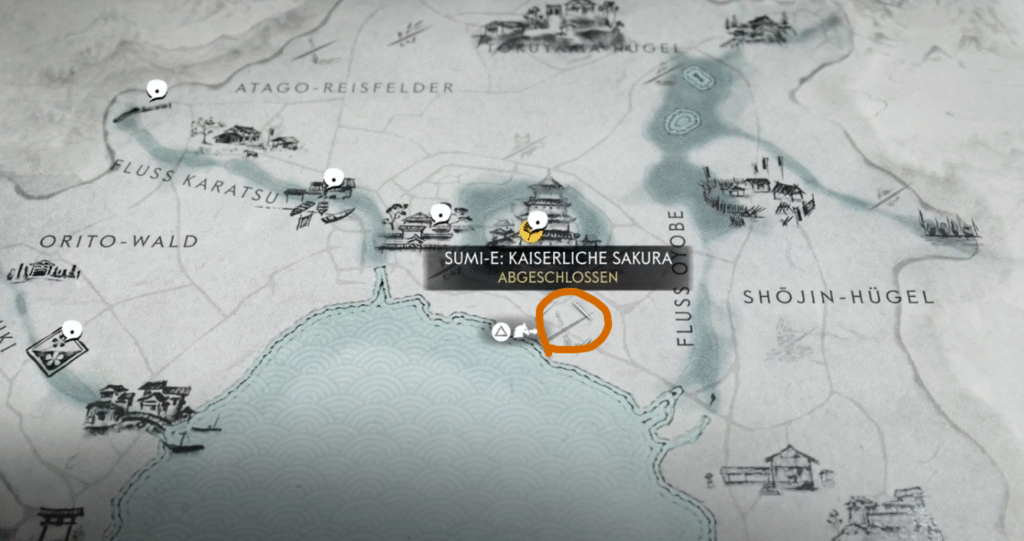Choose the pin above the village west of the castle
Image resolution: width=1024 pixels, height=541 pixels.
pos(439,213)
